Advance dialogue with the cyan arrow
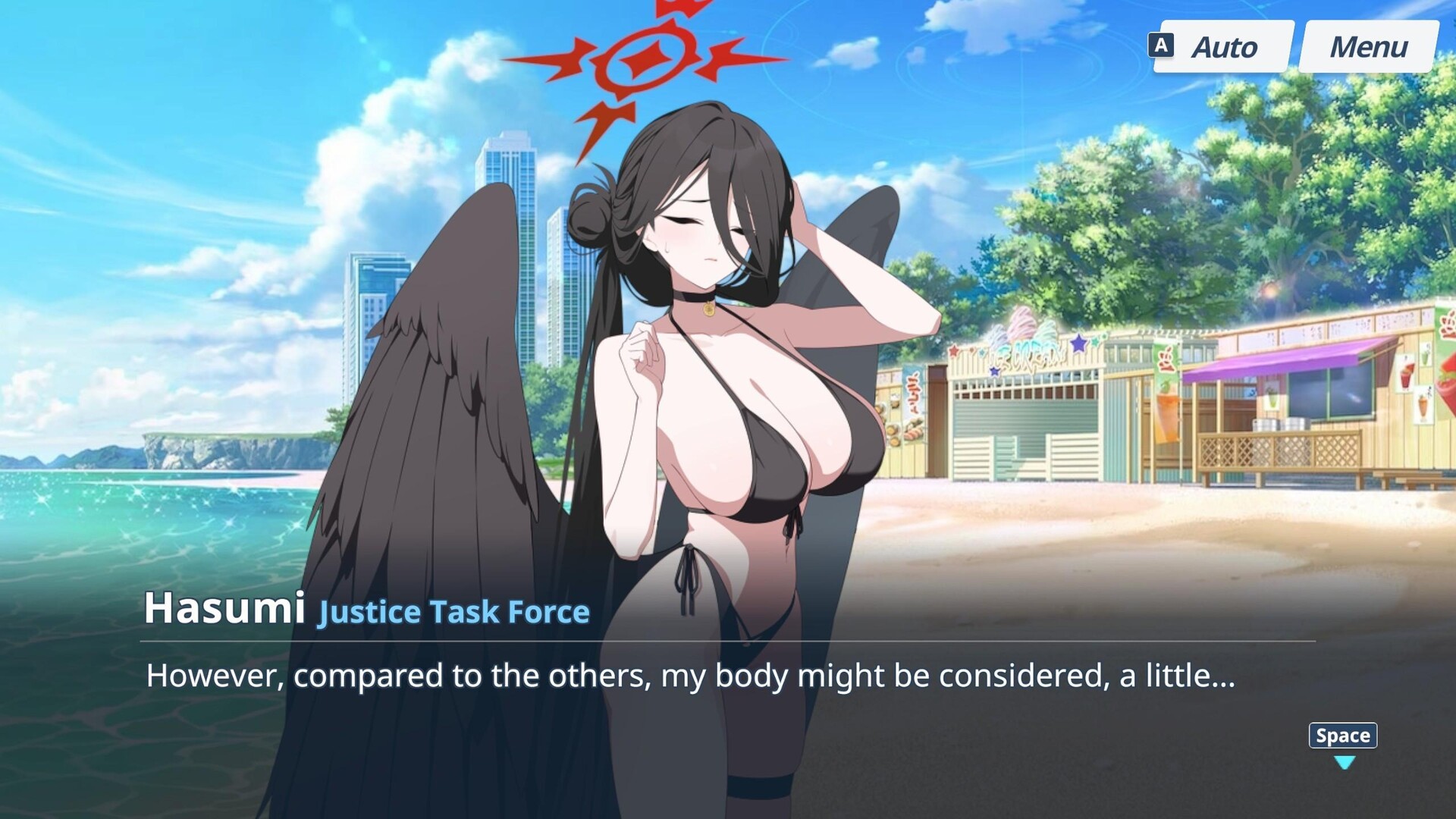Screen dimensions: 1456x819 tap(1344, 762)
